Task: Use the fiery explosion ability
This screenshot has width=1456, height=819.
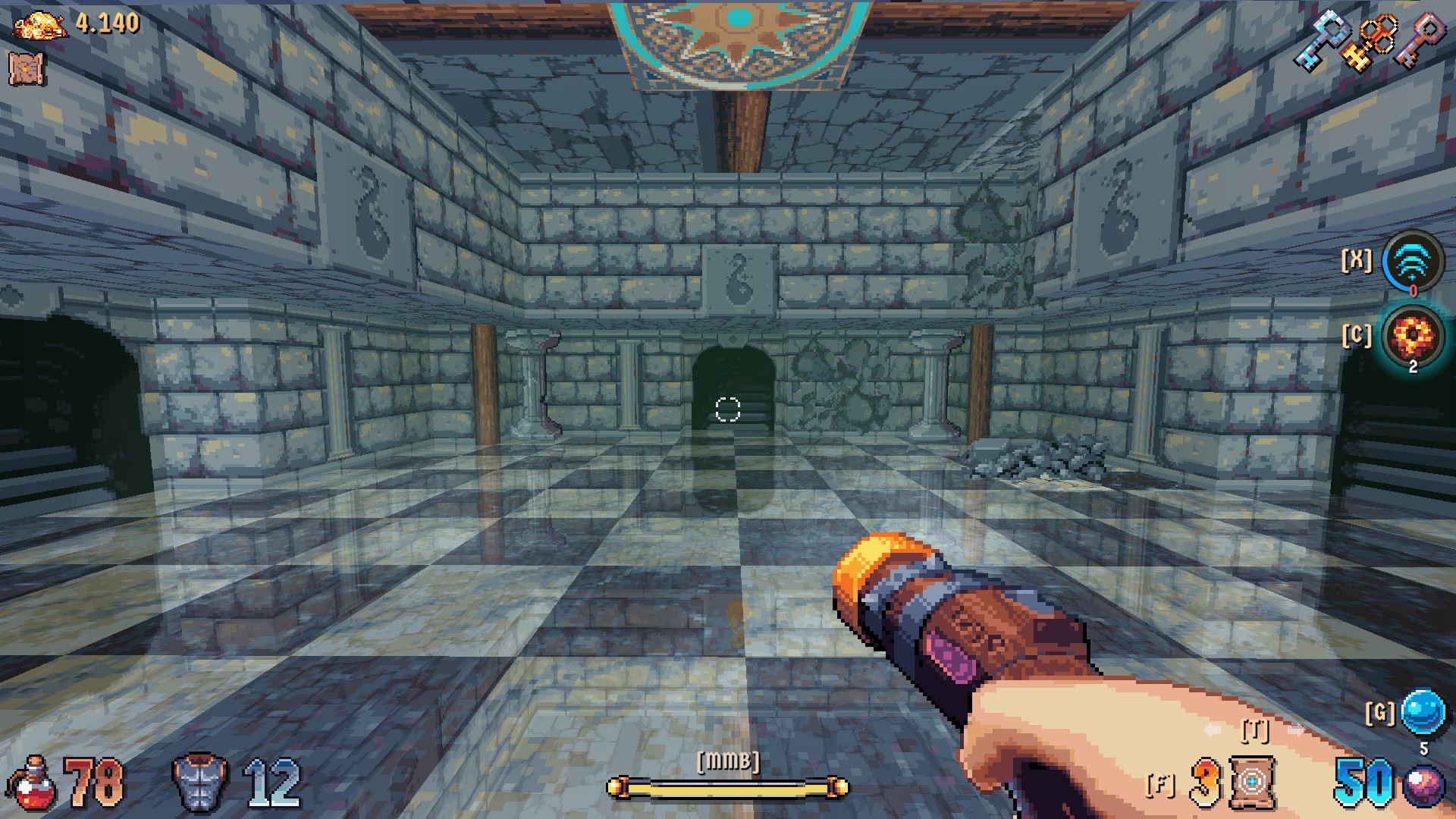Action: pos(1412,335)
